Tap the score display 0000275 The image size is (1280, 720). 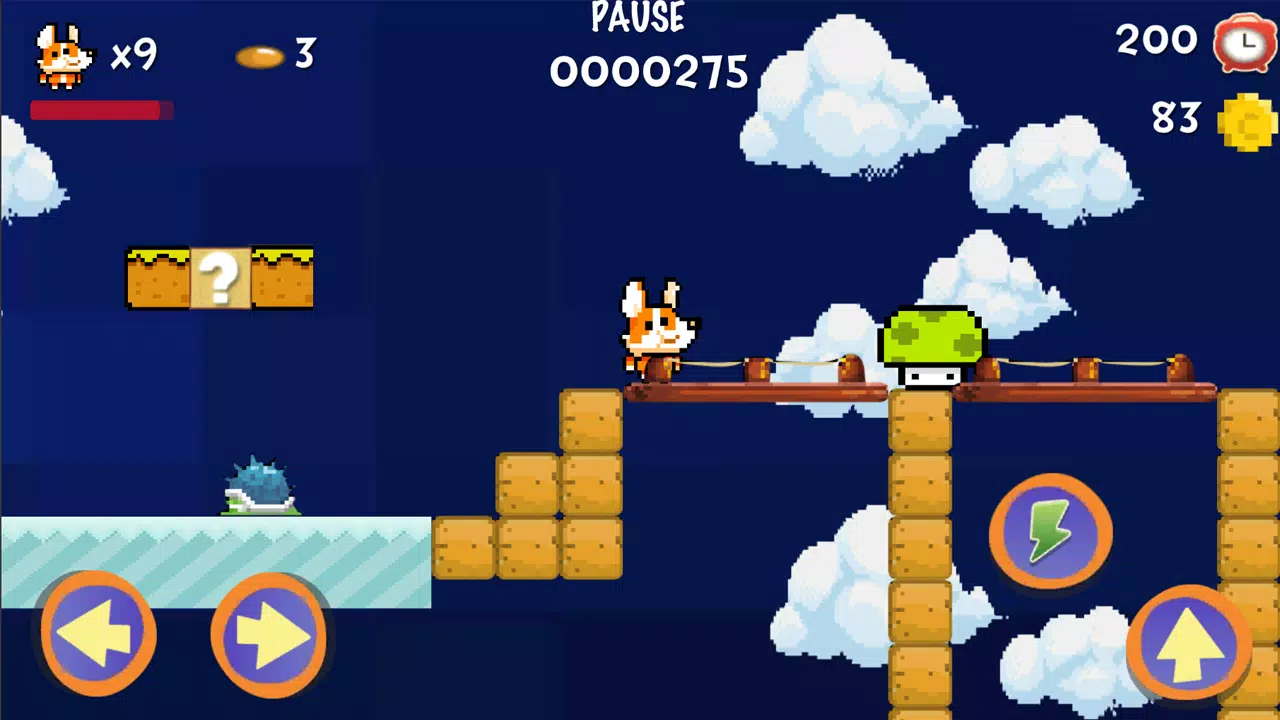pyautogui.click(x=648, y=72)
